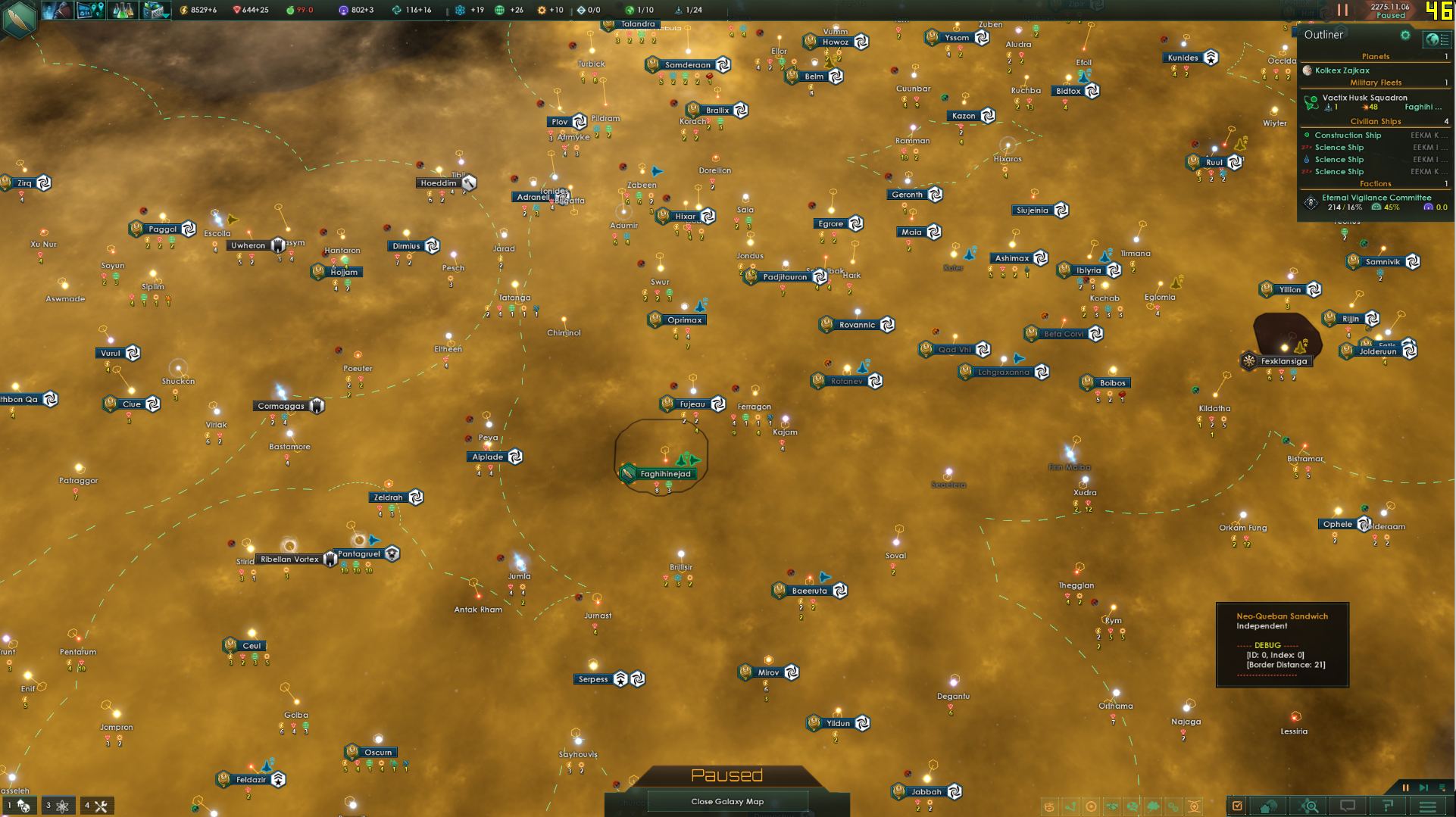
Task: Collapse the Military Fleets section
Action: click(1375, 82)
